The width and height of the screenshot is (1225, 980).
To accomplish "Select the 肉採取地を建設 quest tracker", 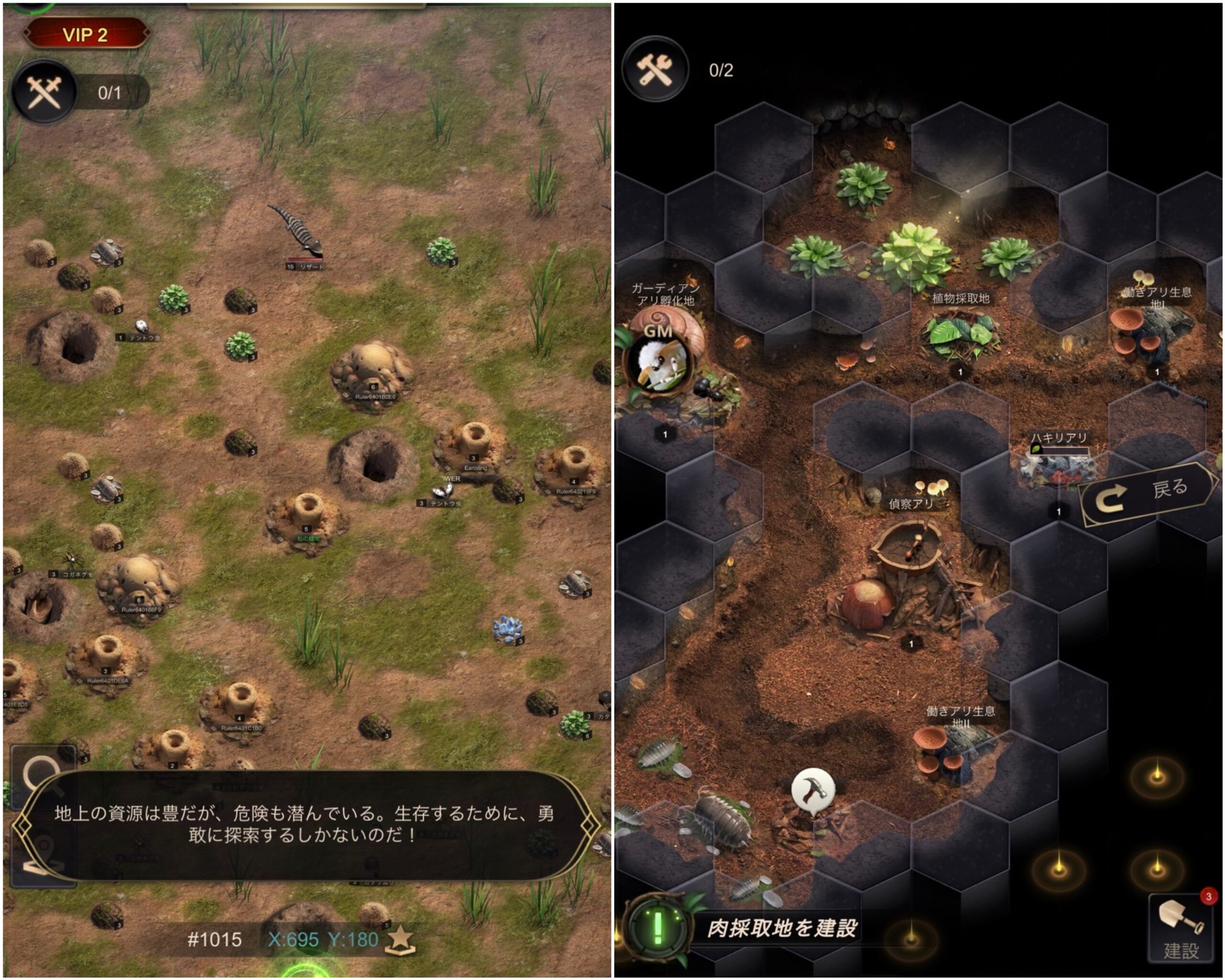I will [x=782, y=928].
